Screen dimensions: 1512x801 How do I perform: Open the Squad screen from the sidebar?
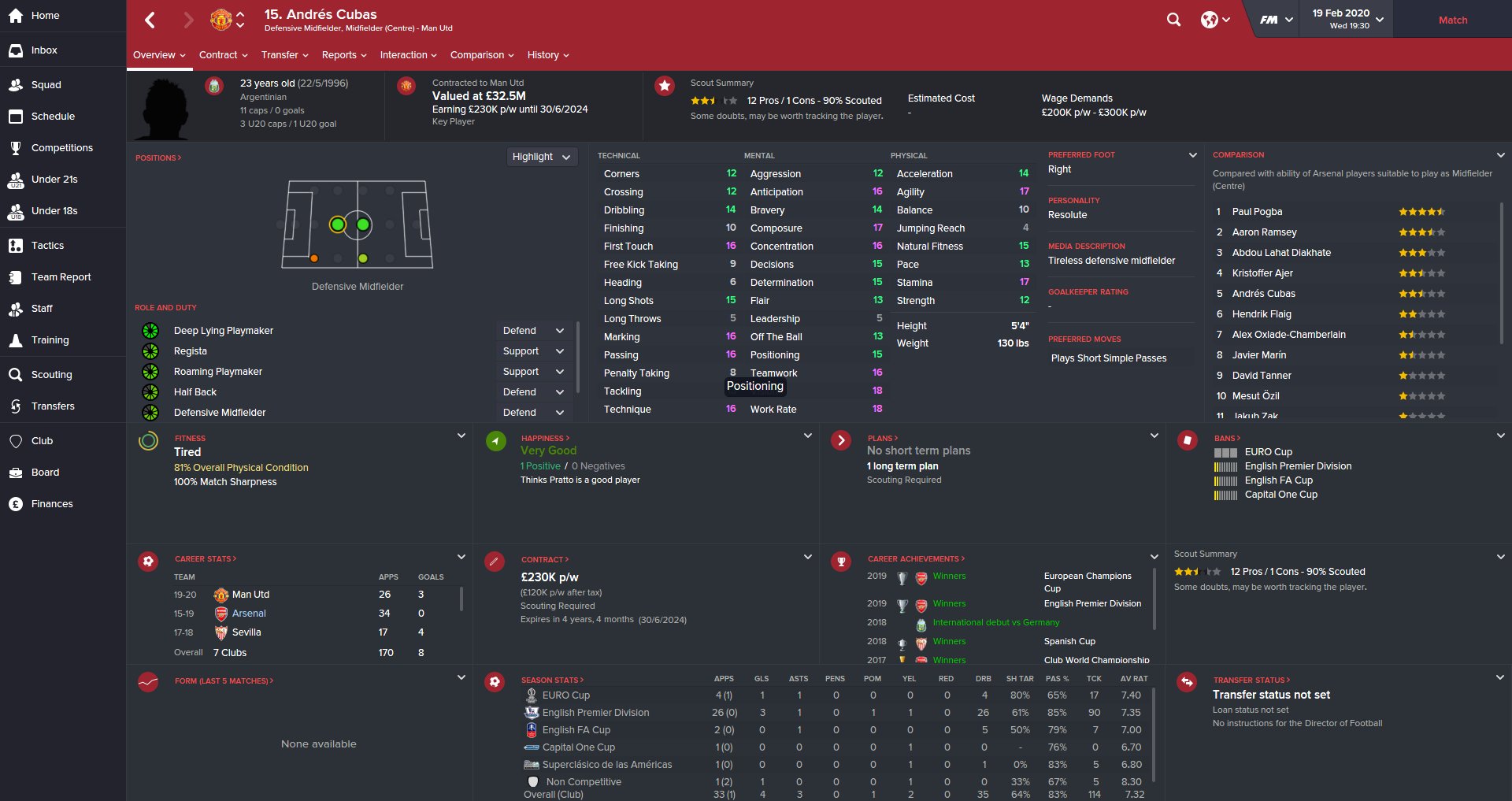click(46, 85)
